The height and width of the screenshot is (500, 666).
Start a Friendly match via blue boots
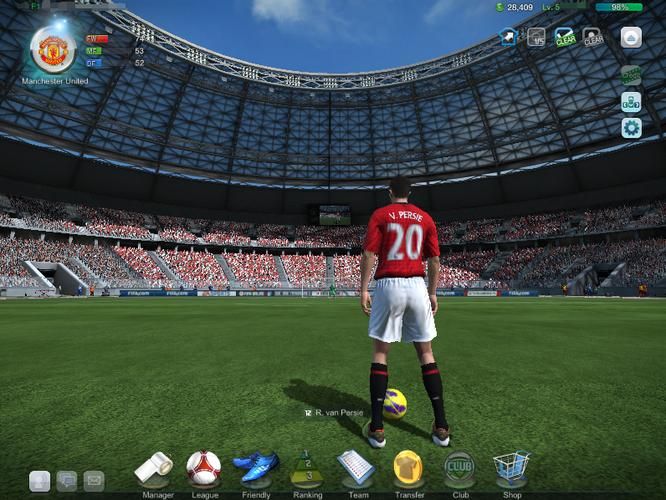(x=256, y=467)
